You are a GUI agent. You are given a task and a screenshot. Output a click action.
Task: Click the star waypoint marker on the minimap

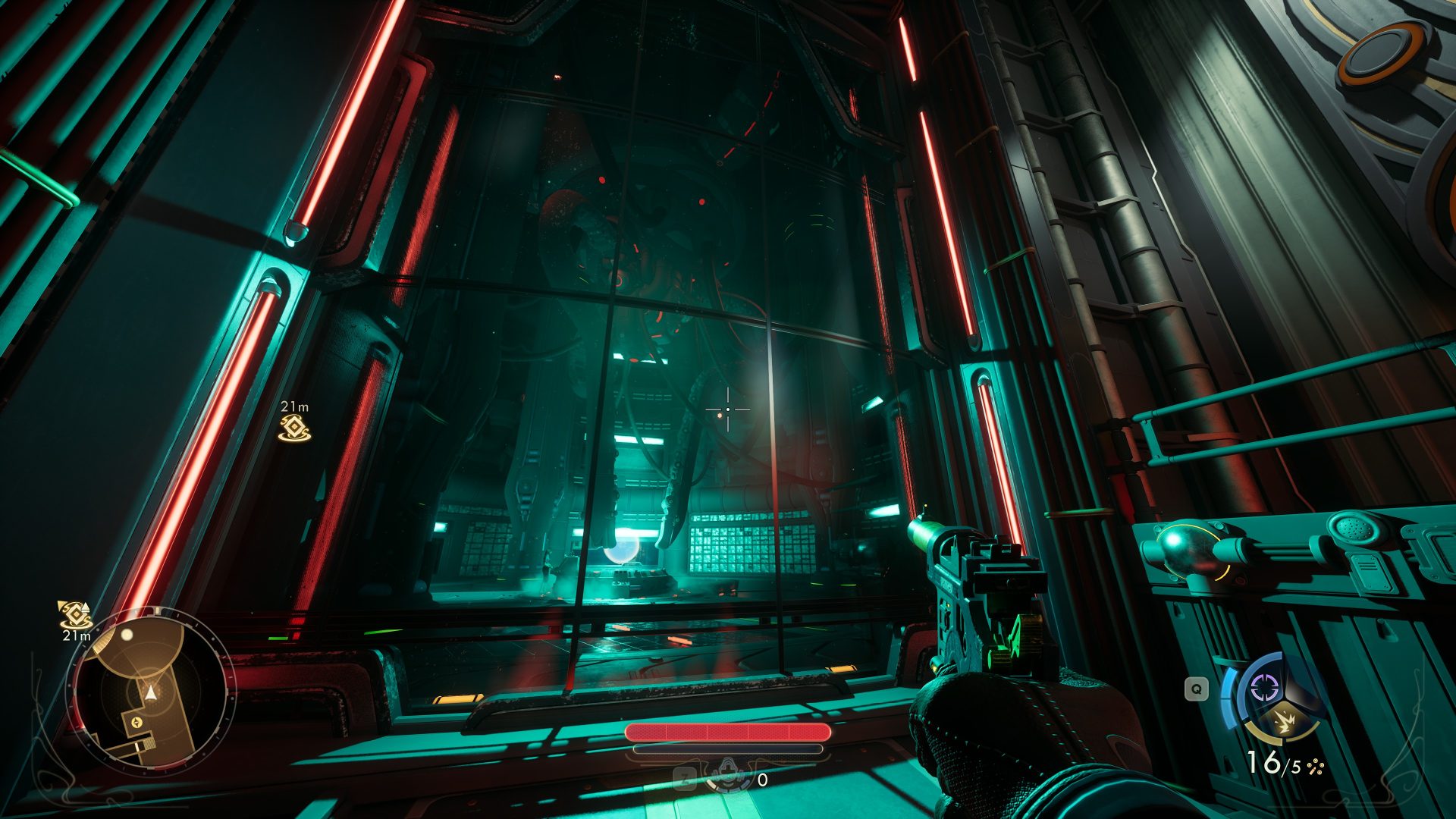click(x=136, y=722)
